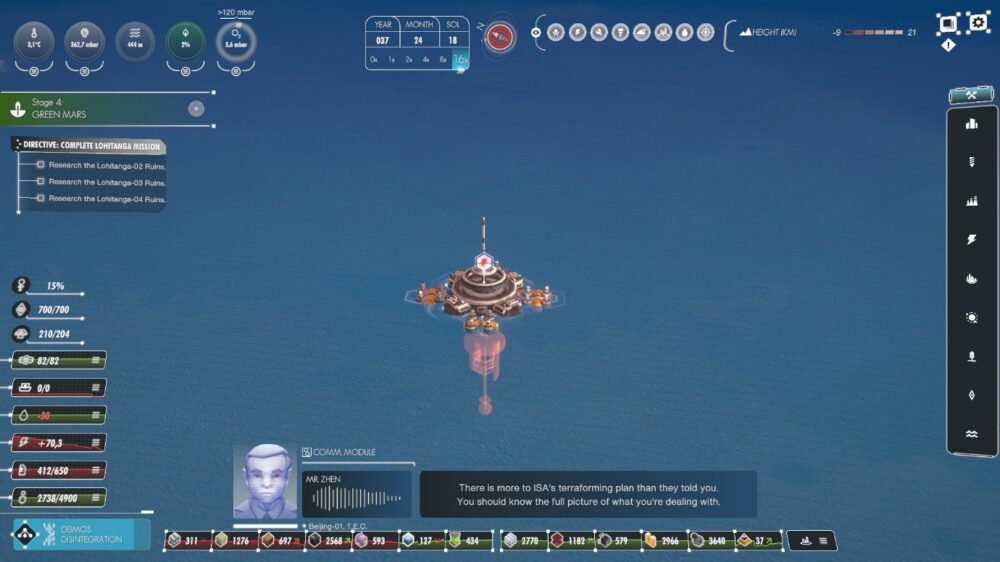
Task: Click the red compass button
Action: pyautogui.click(x=500, y=37)
